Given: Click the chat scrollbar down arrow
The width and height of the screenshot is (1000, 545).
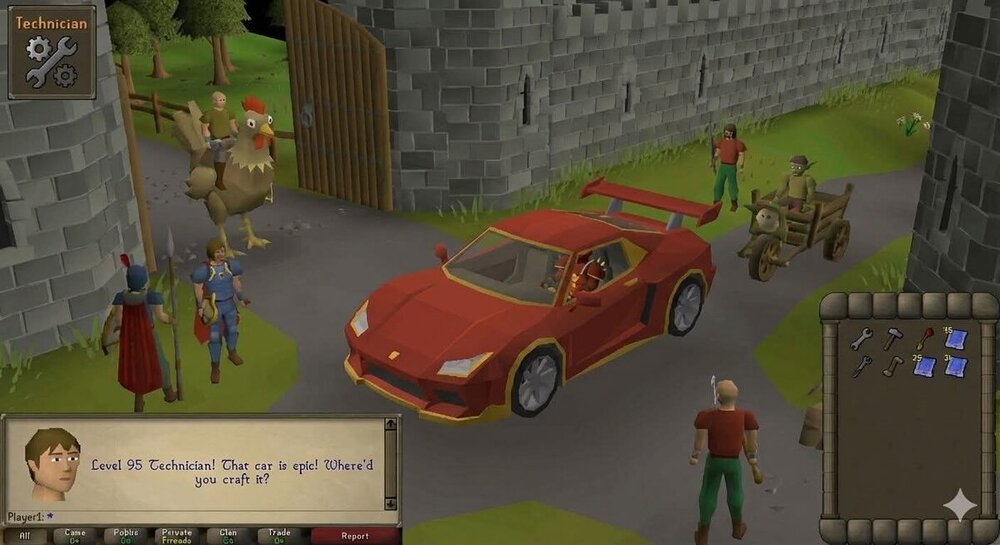Looking at the screenshot, I should (x=391, y=504).
